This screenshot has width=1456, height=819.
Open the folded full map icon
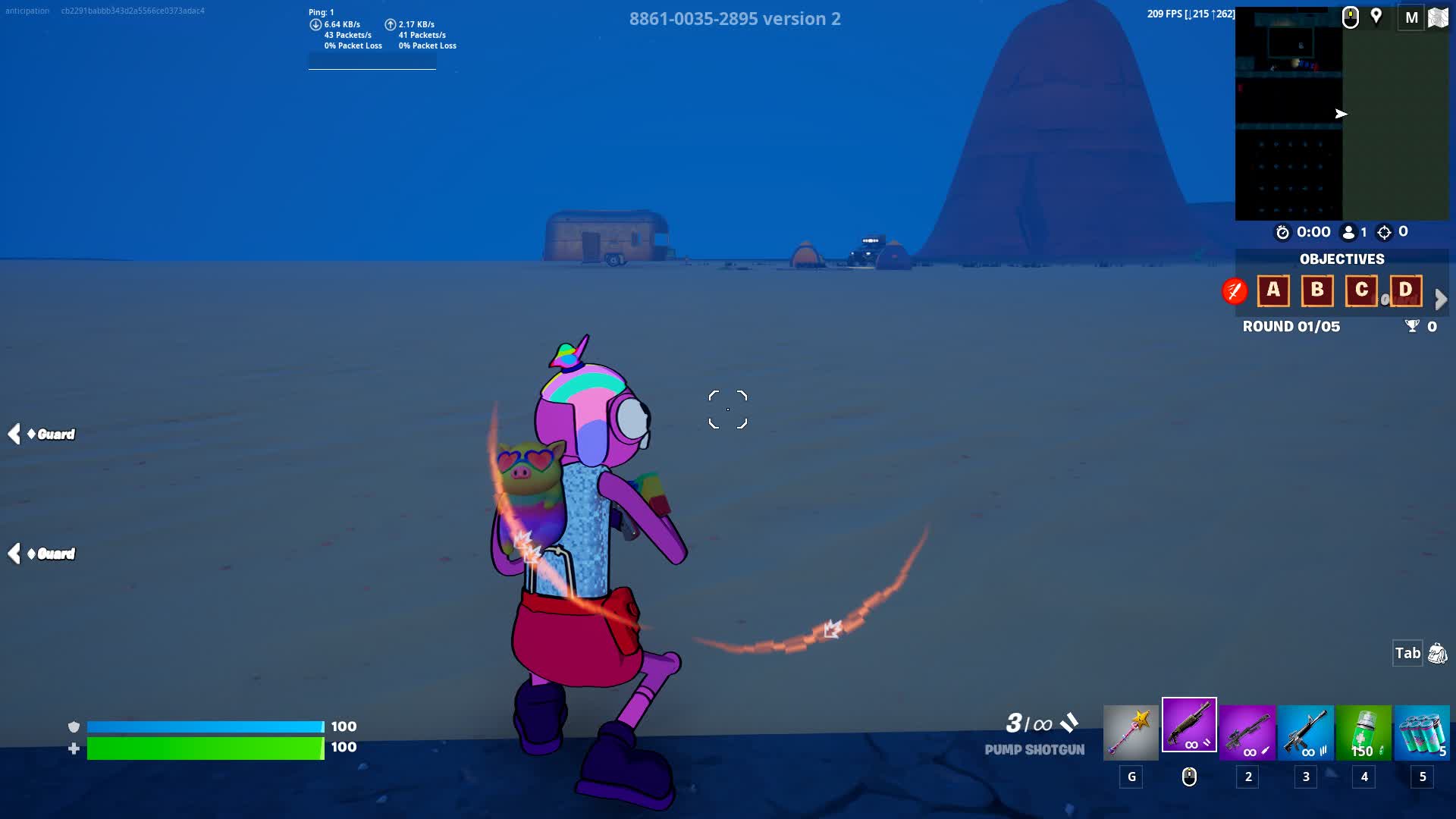click(x=1438, y=17)
